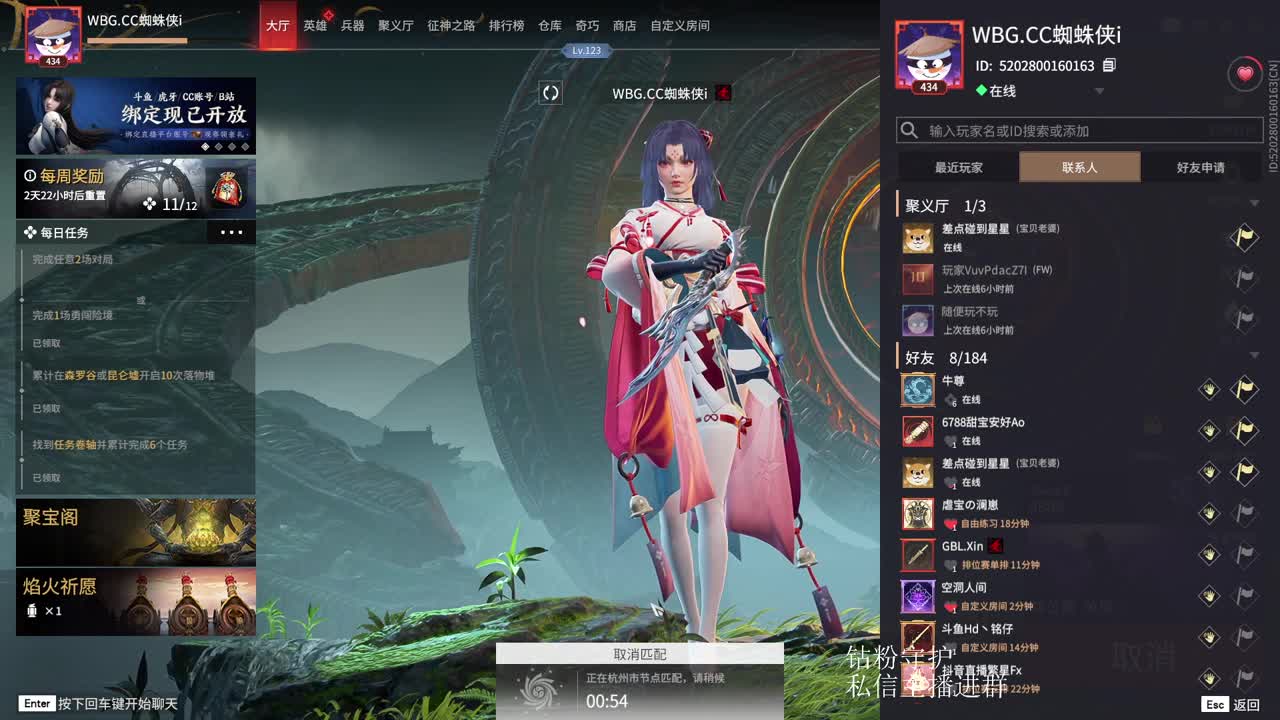Send a clap greeting to 6788甜宝安好Ao

[1208, 429]
